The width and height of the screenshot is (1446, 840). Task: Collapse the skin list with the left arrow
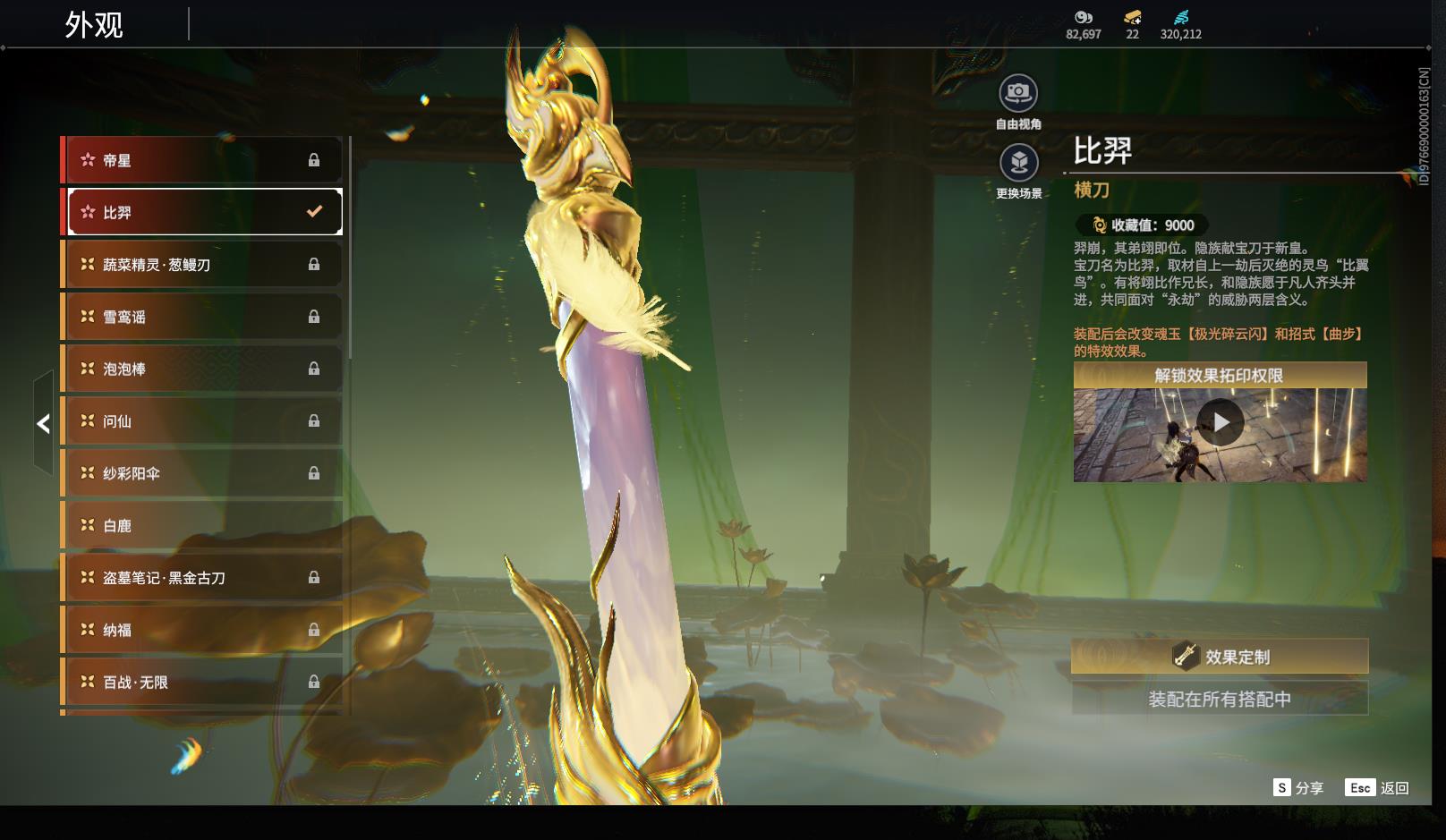pyautogui.click(x=43, y=424)
